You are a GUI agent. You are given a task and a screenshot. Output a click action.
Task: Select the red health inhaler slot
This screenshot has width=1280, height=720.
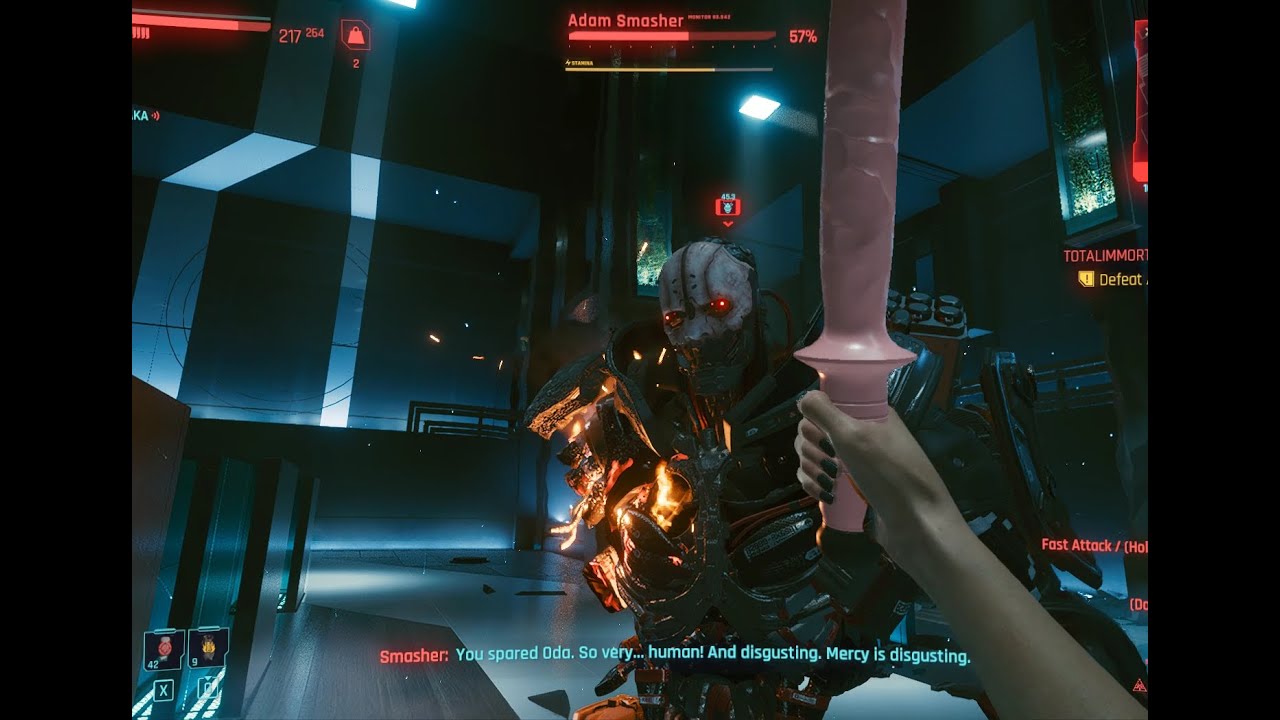pyautogui.click(x=163, y=650)
